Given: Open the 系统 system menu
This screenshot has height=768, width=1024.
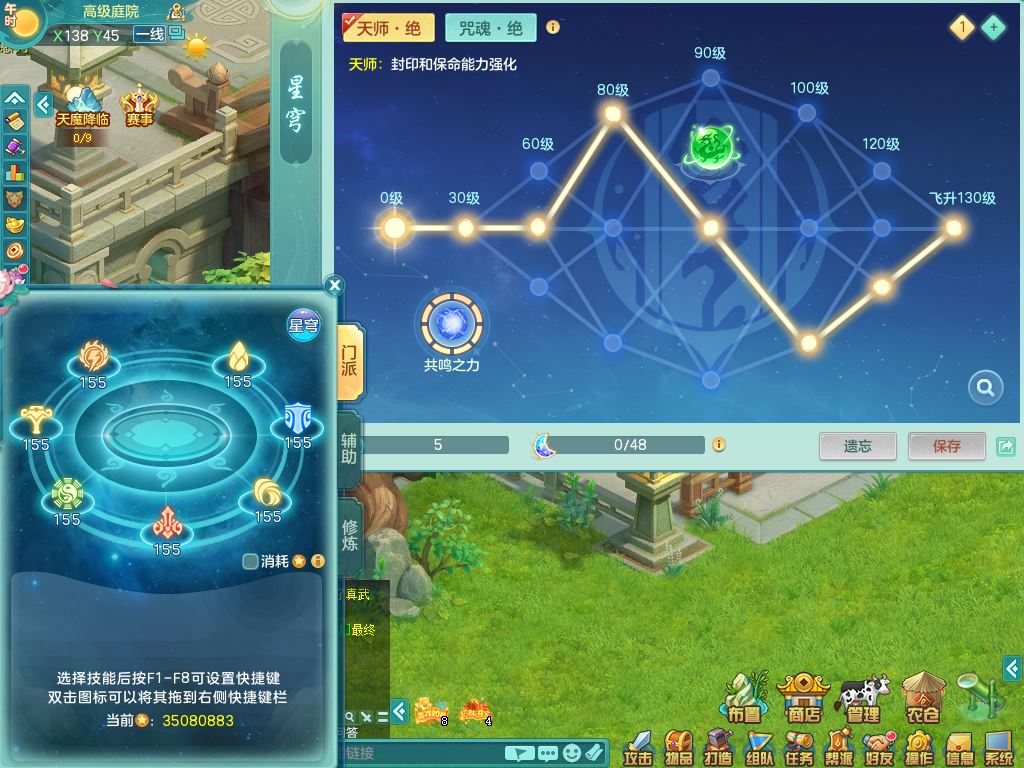Looking at the screenshot, I should 998,747.
